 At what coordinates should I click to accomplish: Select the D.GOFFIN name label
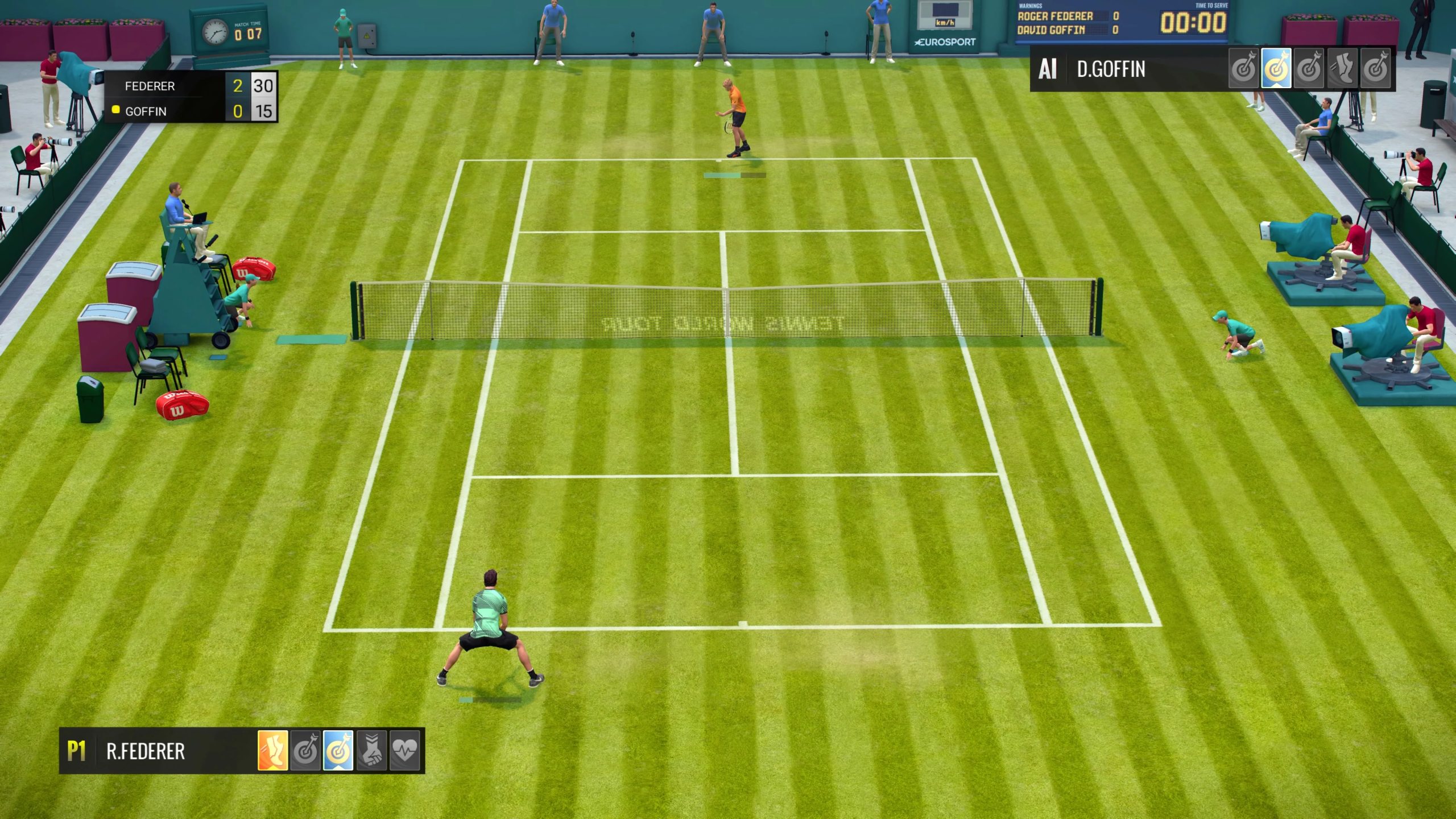(x=1112, y=69)
